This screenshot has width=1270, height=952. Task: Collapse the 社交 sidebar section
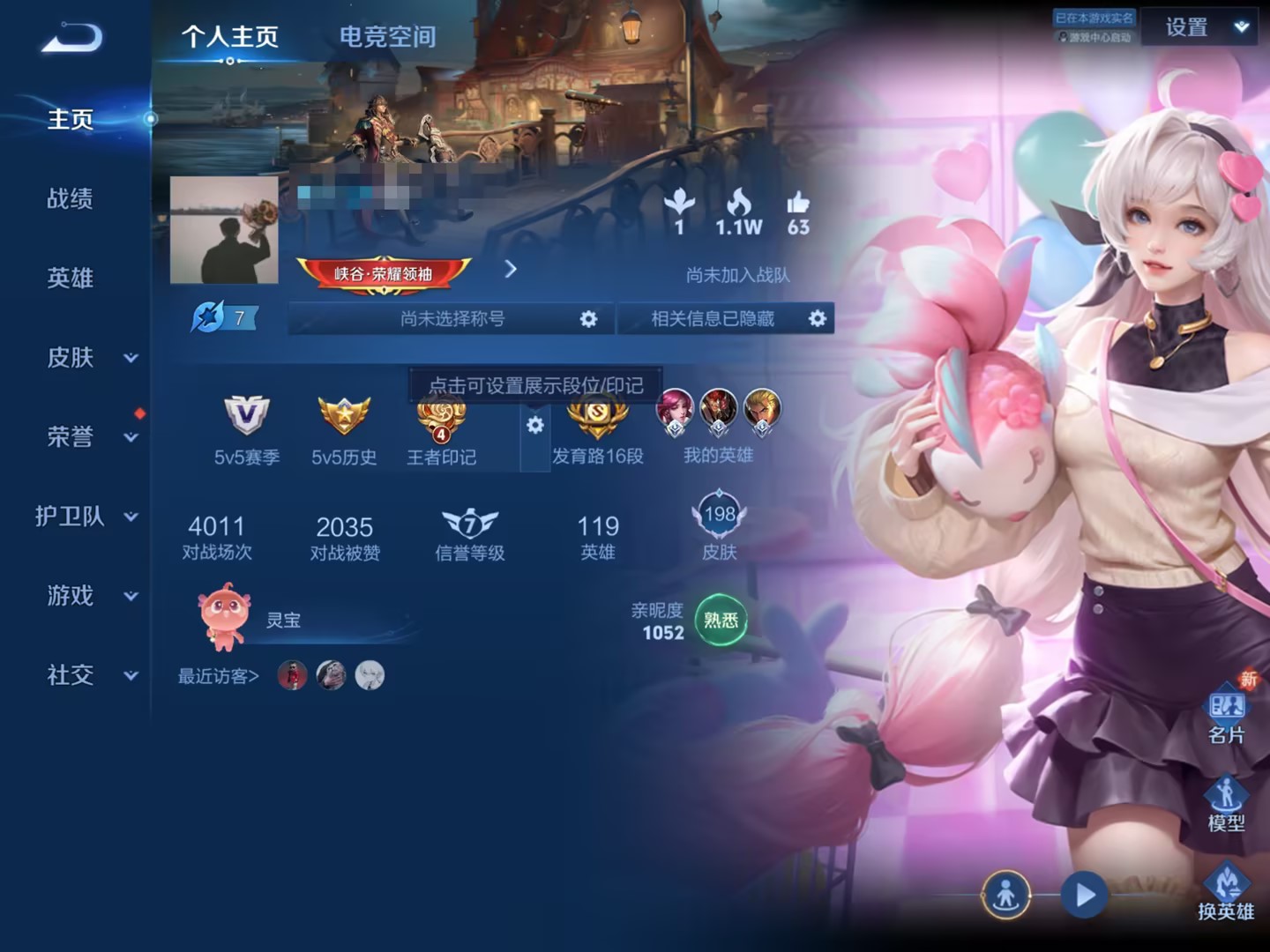pyautogui.click(x=86, y=675)
